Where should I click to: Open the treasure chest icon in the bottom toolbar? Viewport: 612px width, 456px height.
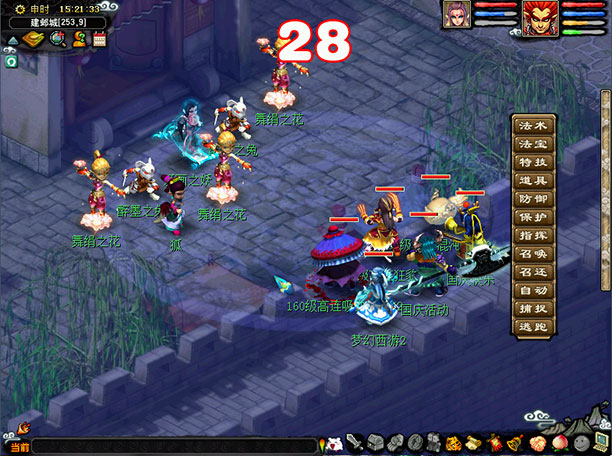coord(374,442)
